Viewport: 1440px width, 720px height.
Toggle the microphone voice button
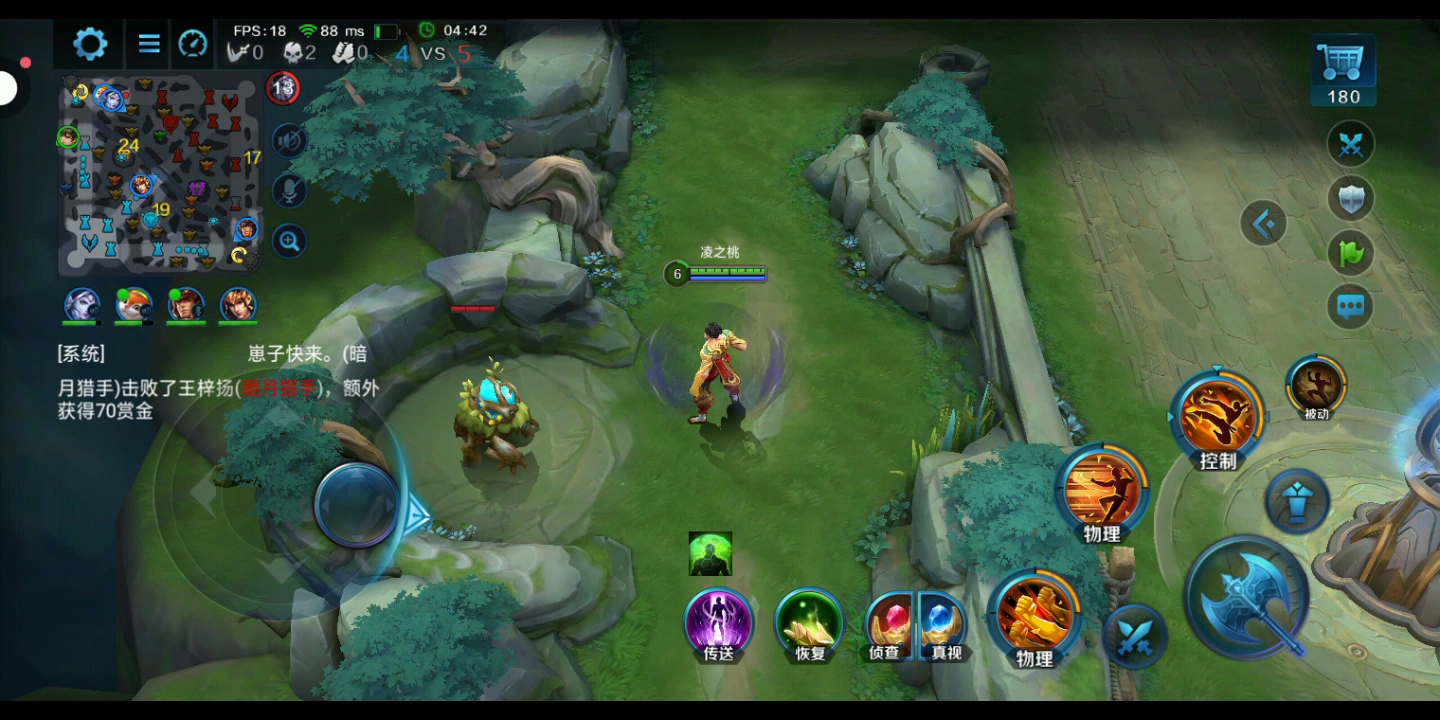pos(289,190)
